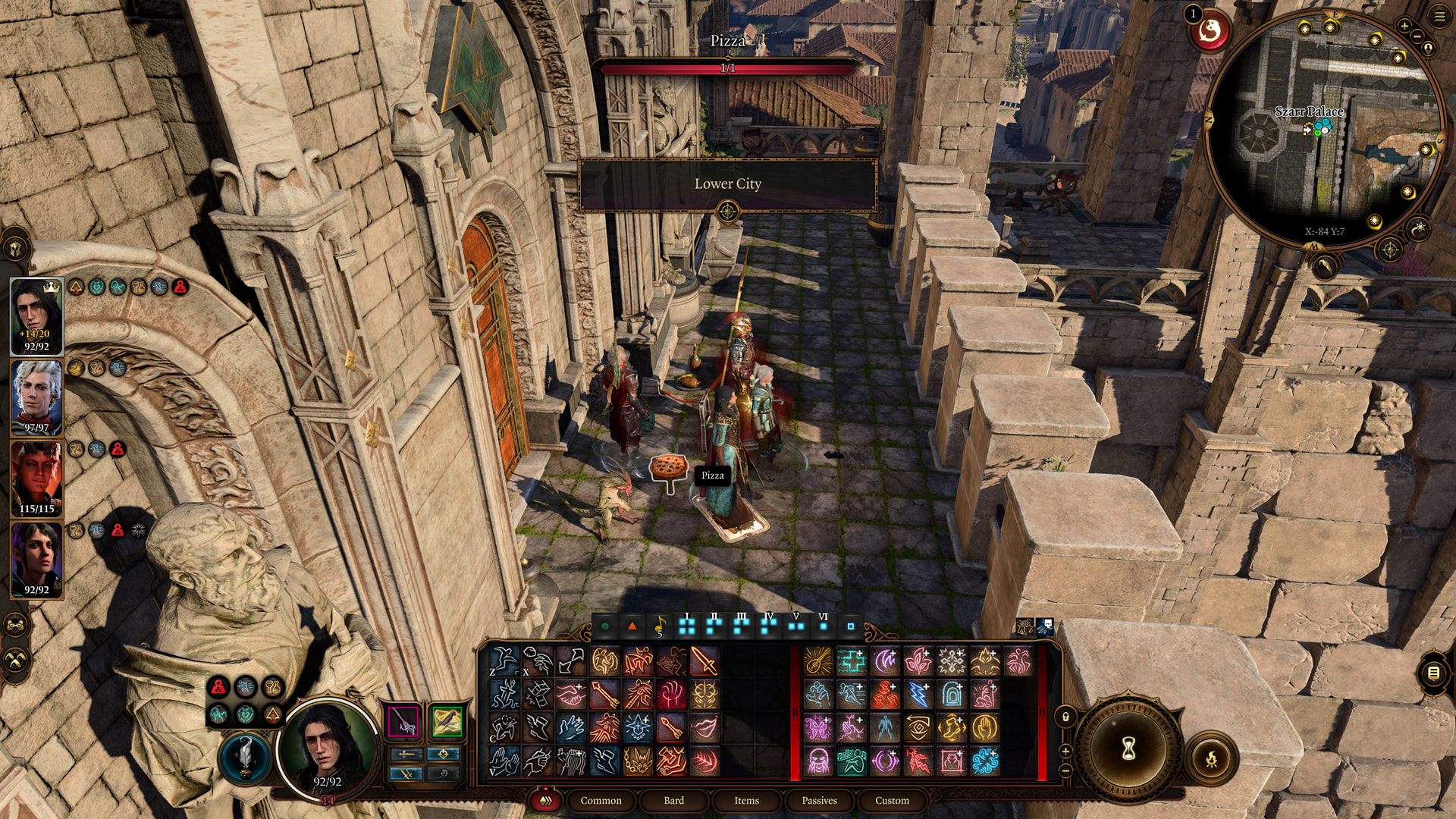Open the quill Bardic Inspiration button
This screenshot has height=819, width=1456.
244,755
